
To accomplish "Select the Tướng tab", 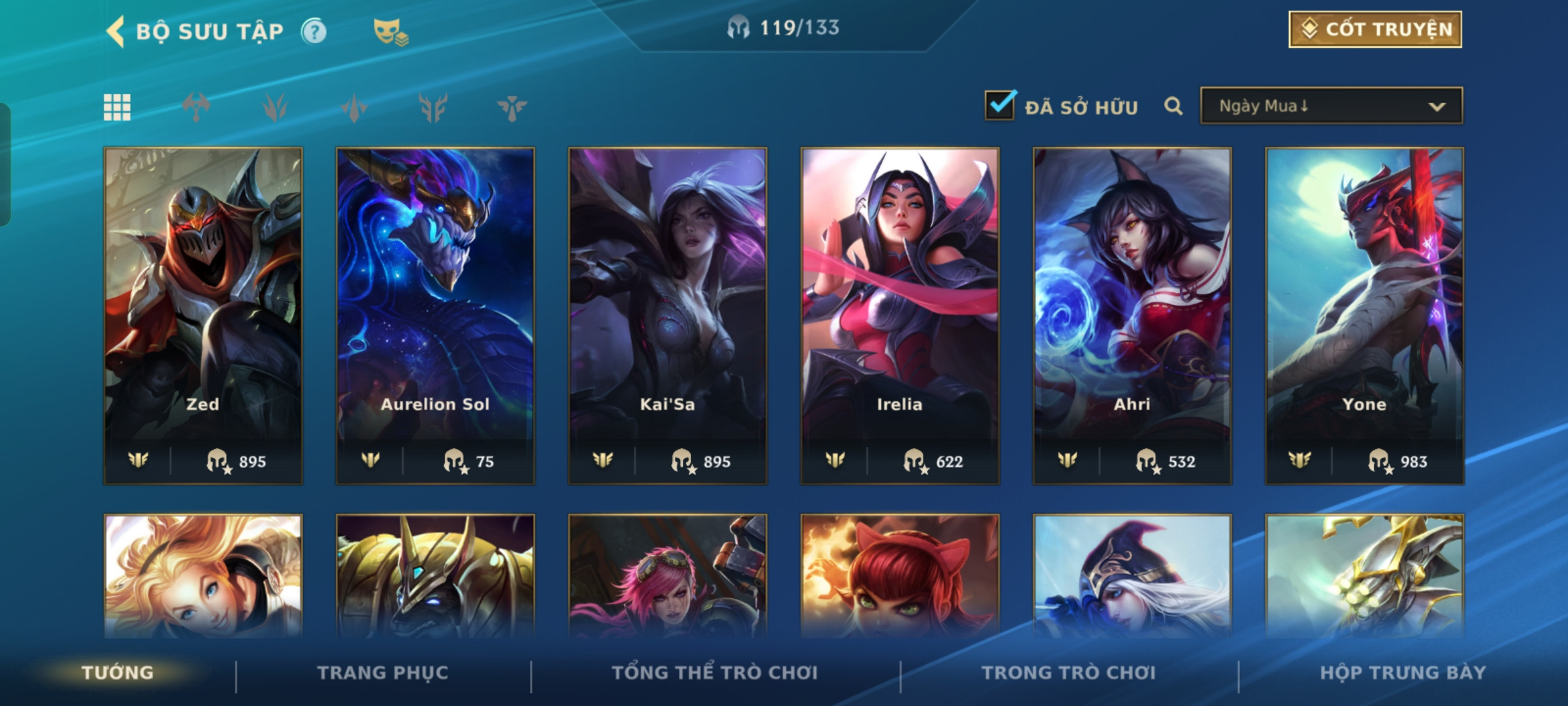I will (x=118, y=673).
